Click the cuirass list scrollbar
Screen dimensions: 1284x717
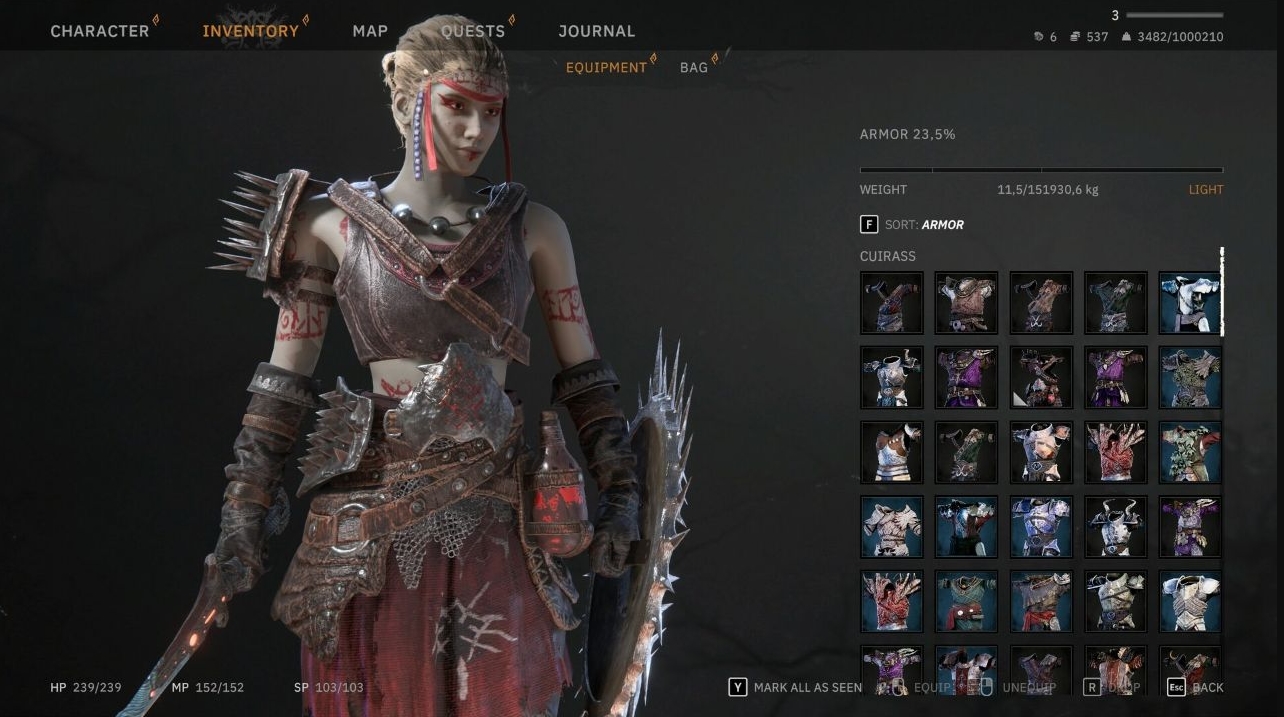coord(1222,292)
